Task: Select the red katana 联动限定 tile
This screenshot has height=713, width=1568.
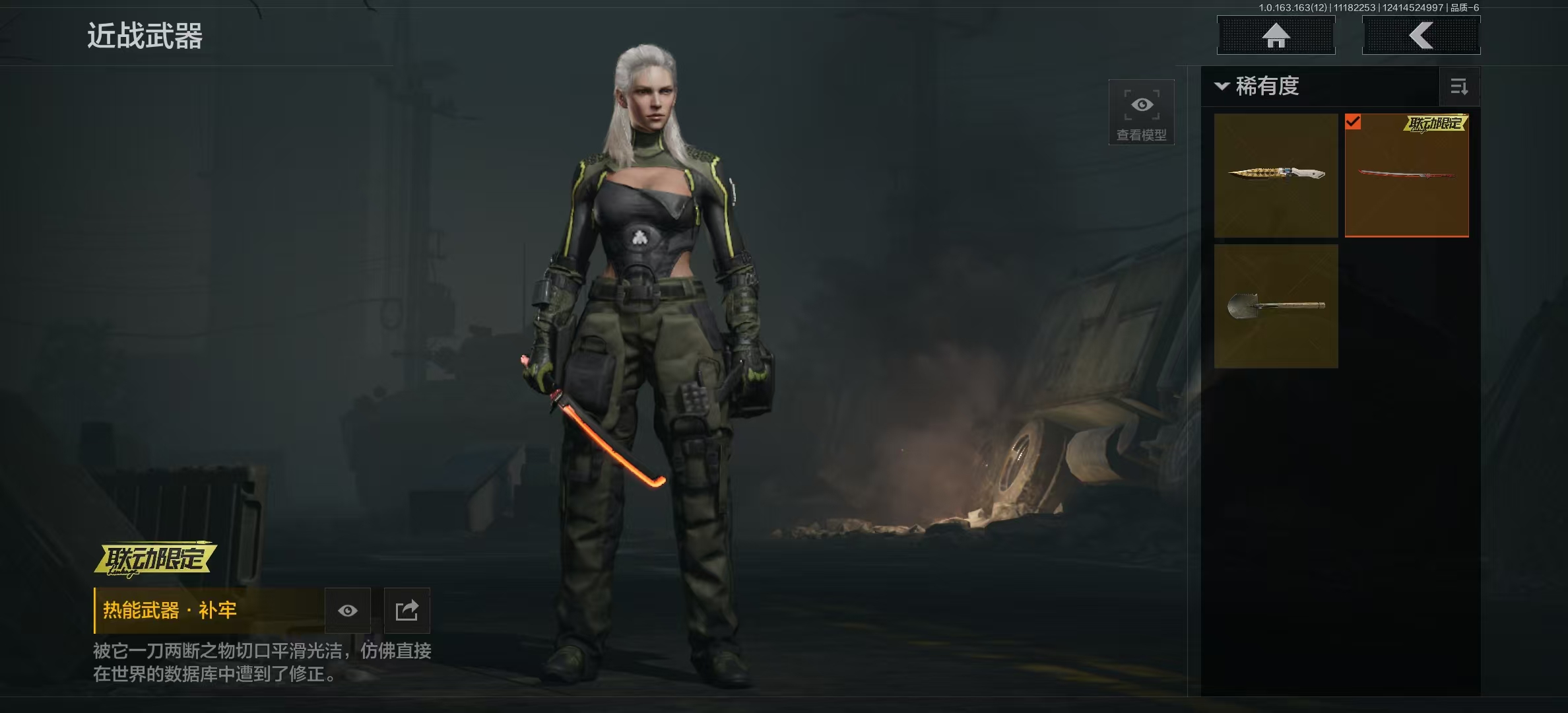Action: point(1406,175)
